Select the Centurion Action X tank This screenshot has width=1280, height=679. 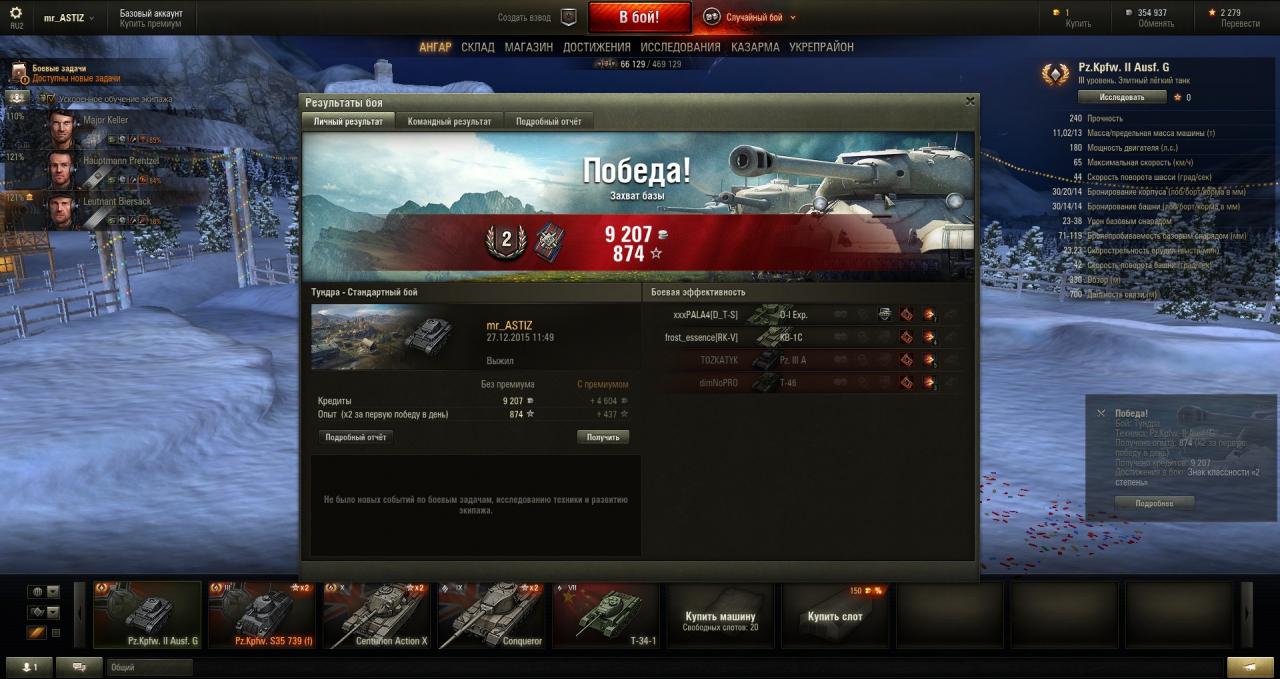377,615
